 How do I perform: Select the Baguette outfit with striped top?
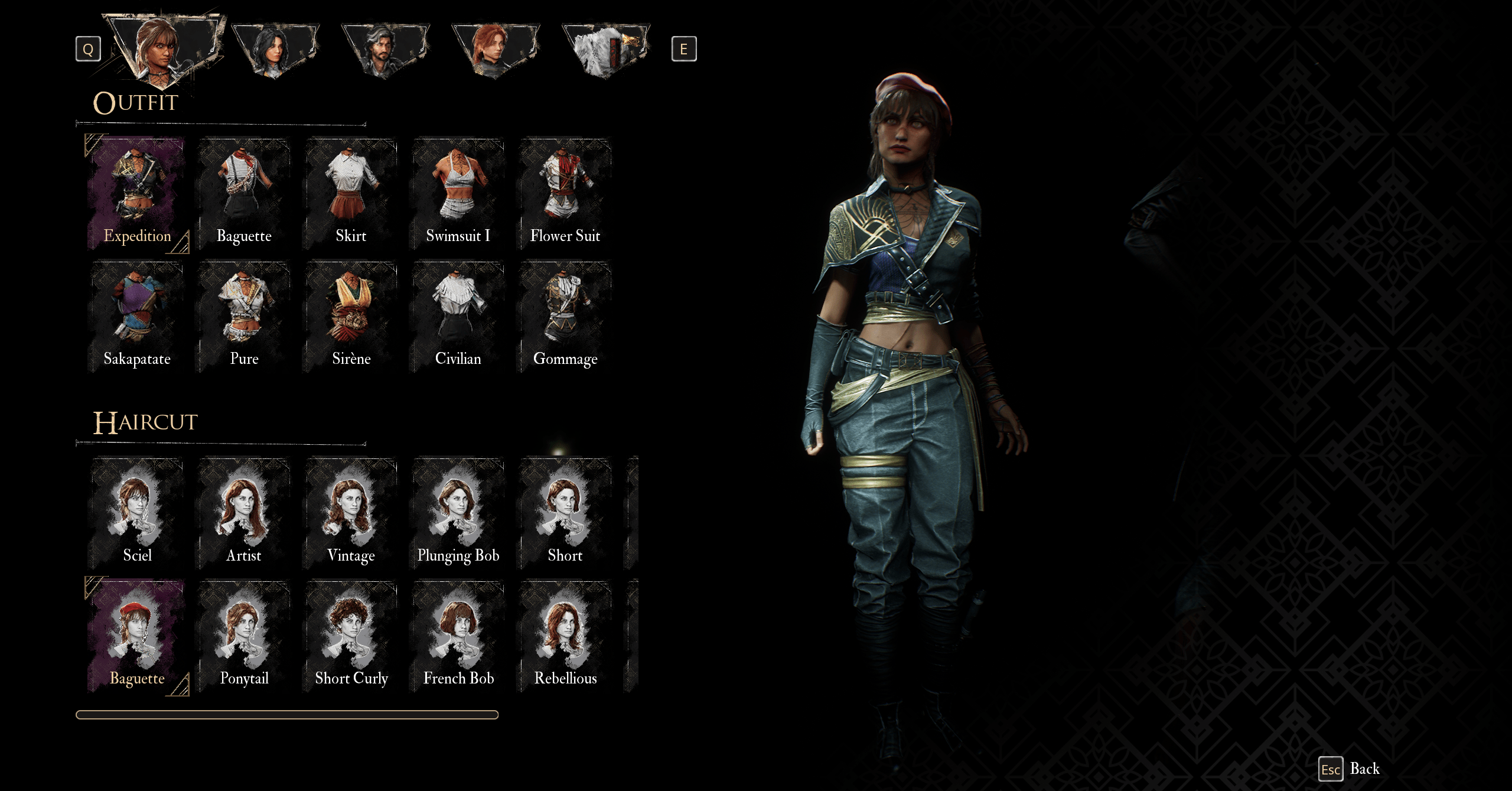click(244, 193)
